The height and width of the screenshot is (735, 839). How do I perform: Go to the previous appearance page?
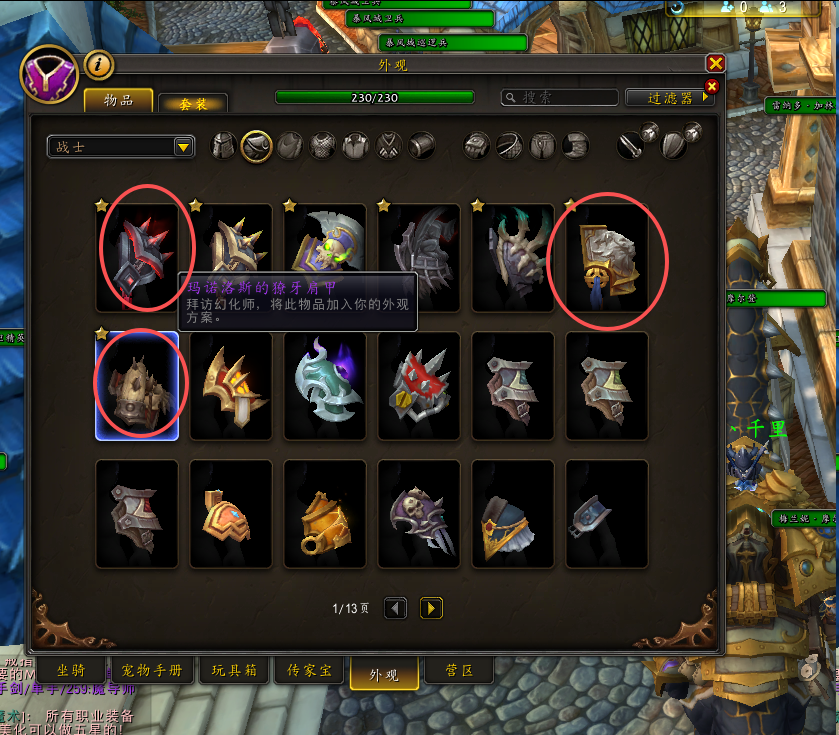(x=396, y=607)
